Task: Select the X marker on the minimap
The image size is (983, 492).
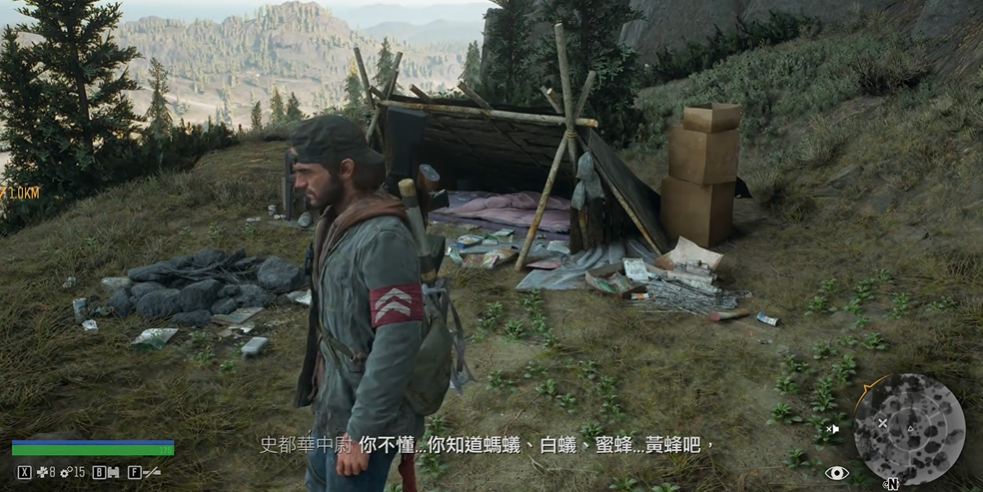Action: (882, 423)
